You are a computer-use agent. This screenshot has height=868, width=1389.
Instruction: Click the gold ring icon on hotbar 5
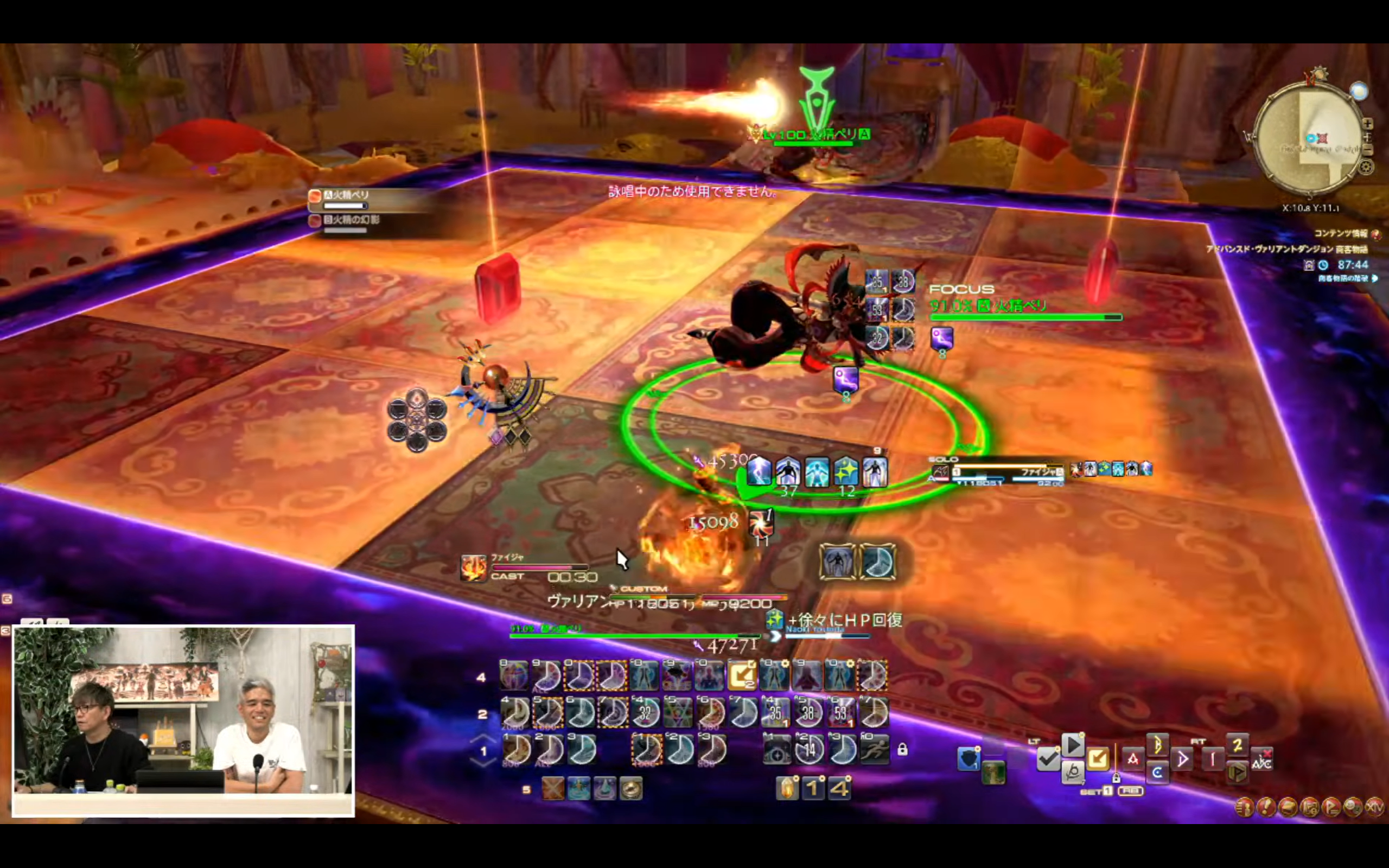[630, 789]
